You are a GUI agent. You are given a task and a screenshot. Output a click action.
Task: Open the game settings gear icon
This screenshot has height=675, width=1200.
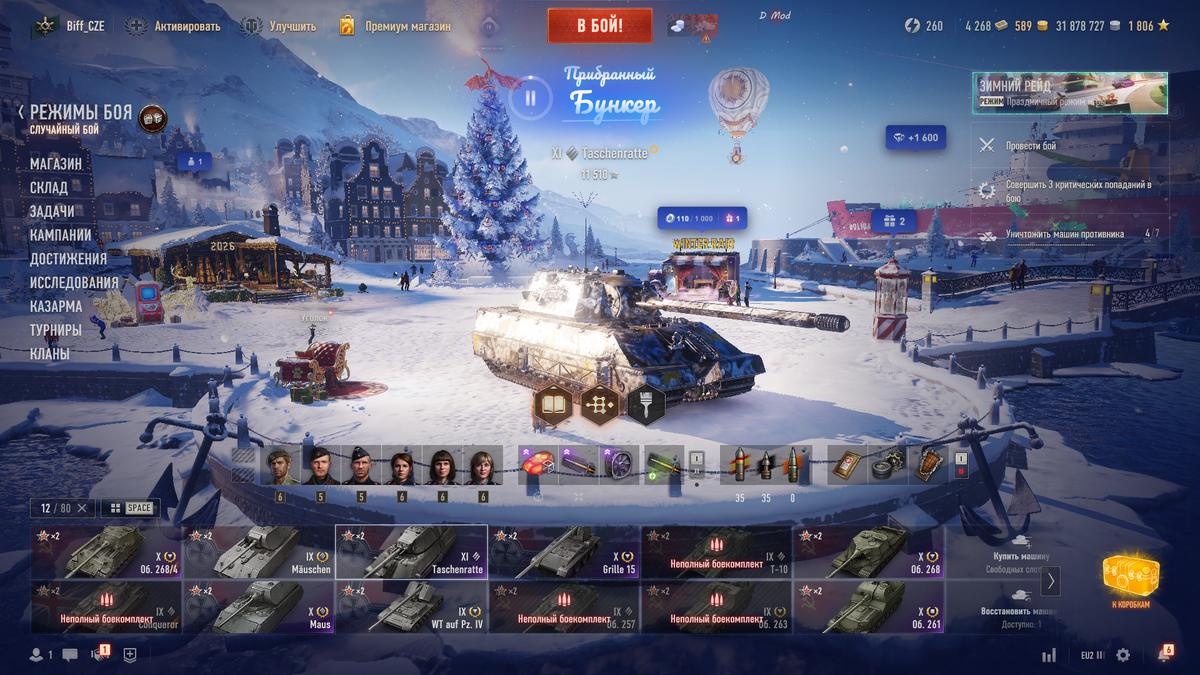(1123, 655)
